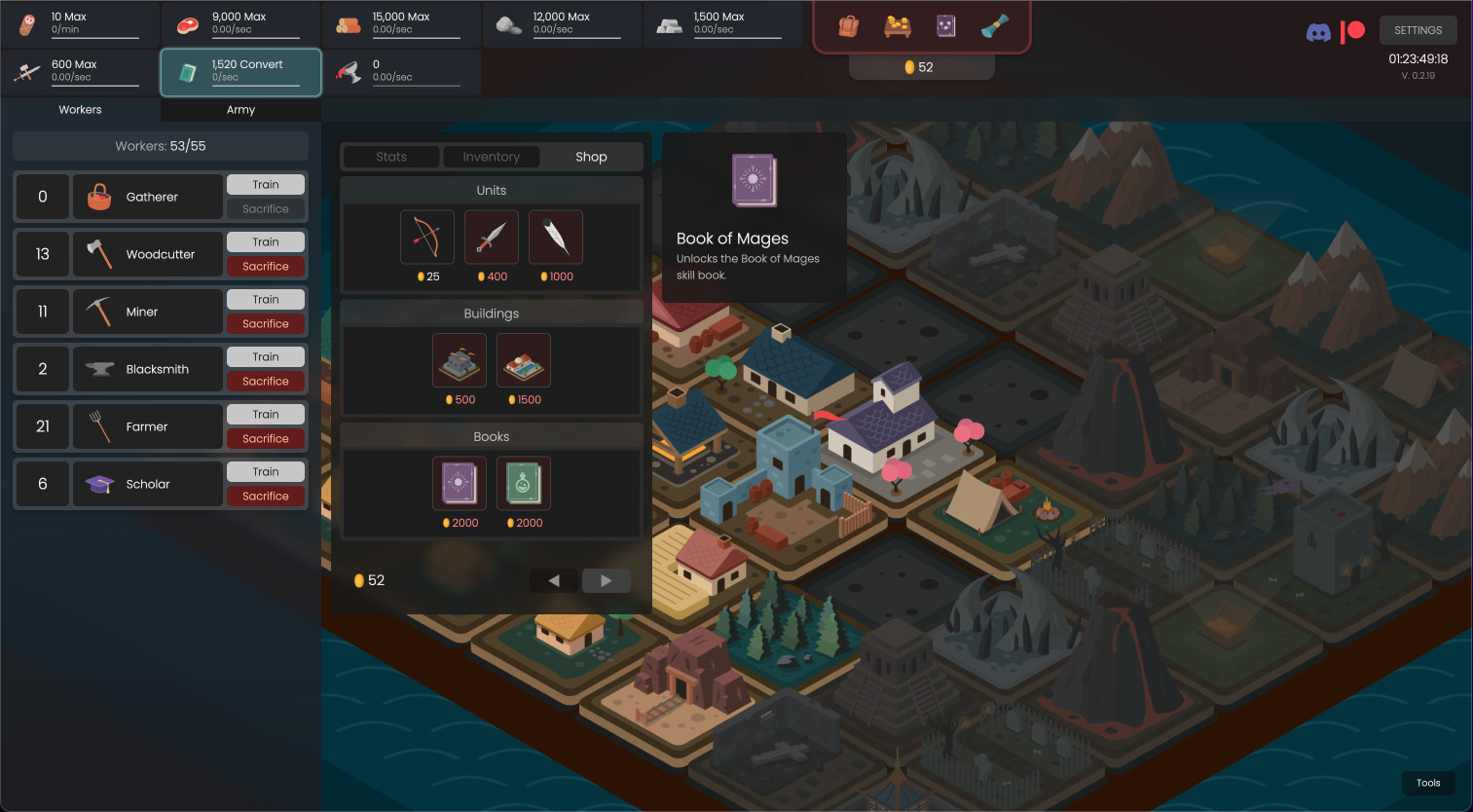Buy the archer unit costing 25 gold
This screenshot has height=812, width=1473.
pyautogui.click(x=426, y=237)
